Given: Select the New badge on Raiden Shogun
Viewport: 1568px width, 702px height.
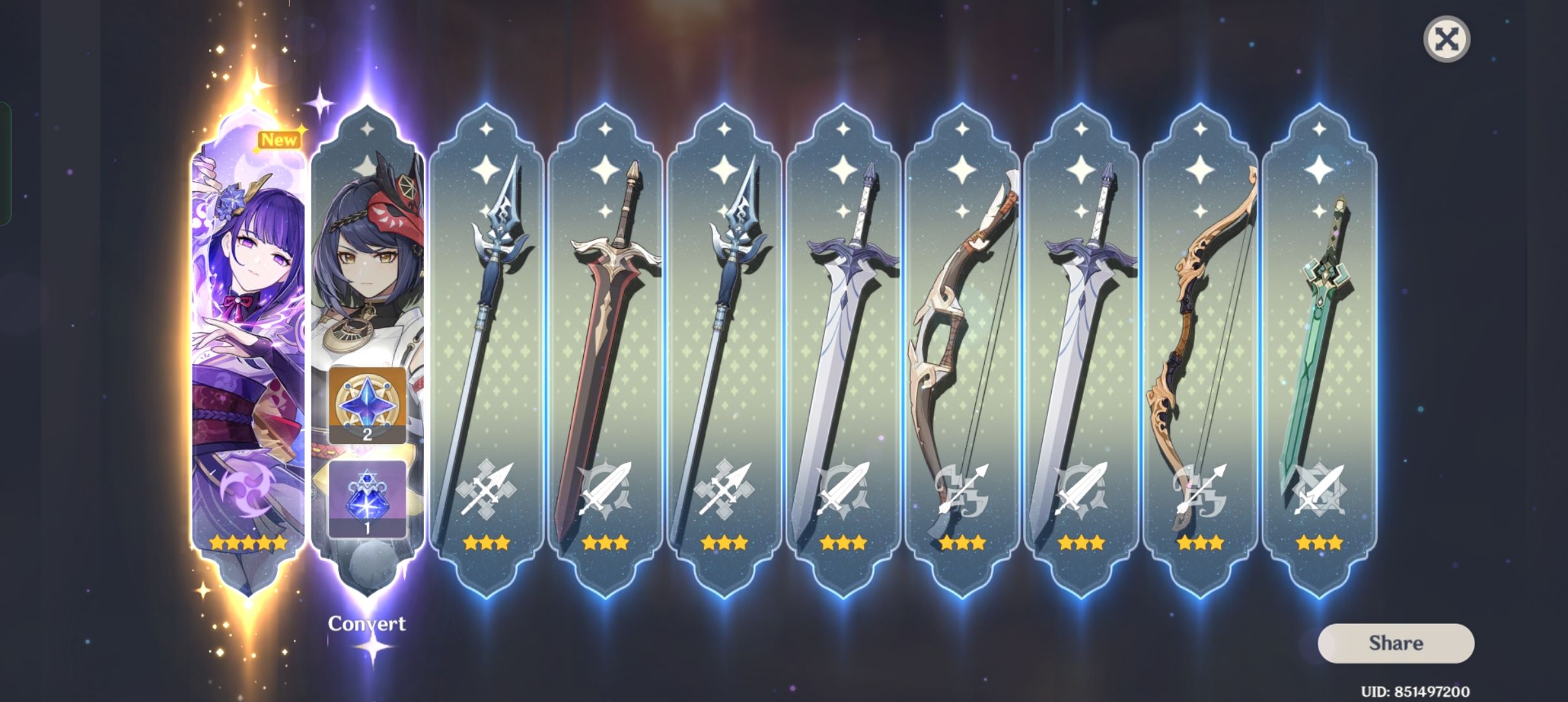Looking at the screenshot, I should pyautogui.click(x=280, y=138).
